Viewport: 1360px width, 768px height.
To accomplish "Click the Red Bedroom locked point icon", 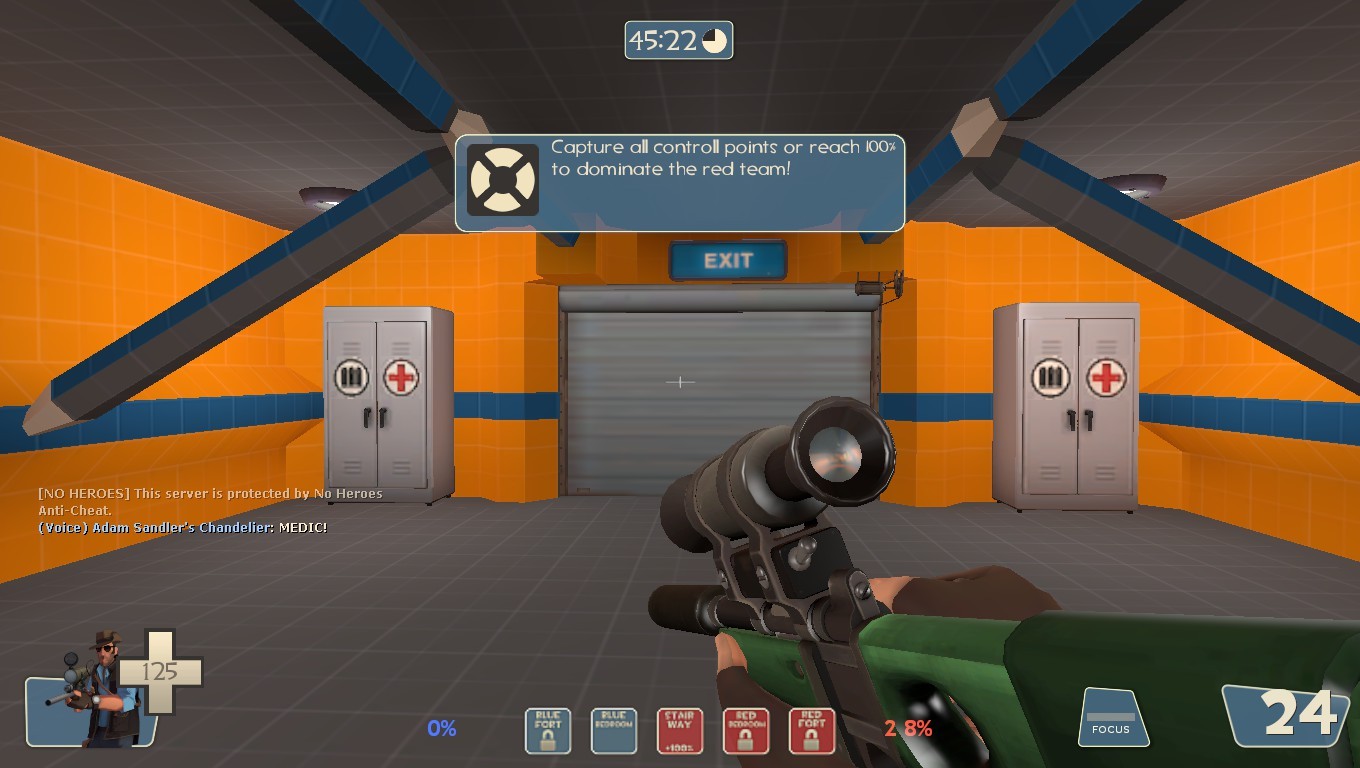I will 745,731.
